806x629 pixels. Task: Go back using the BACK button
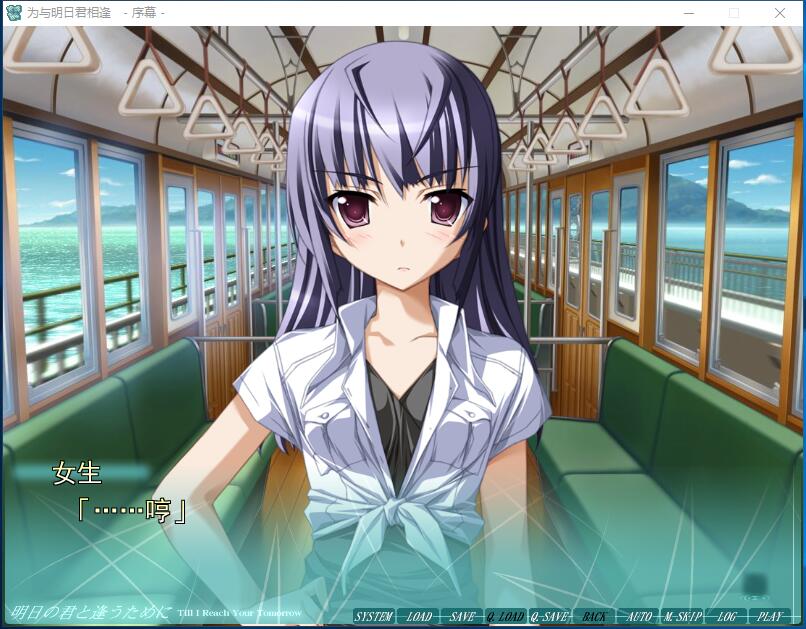594,617
